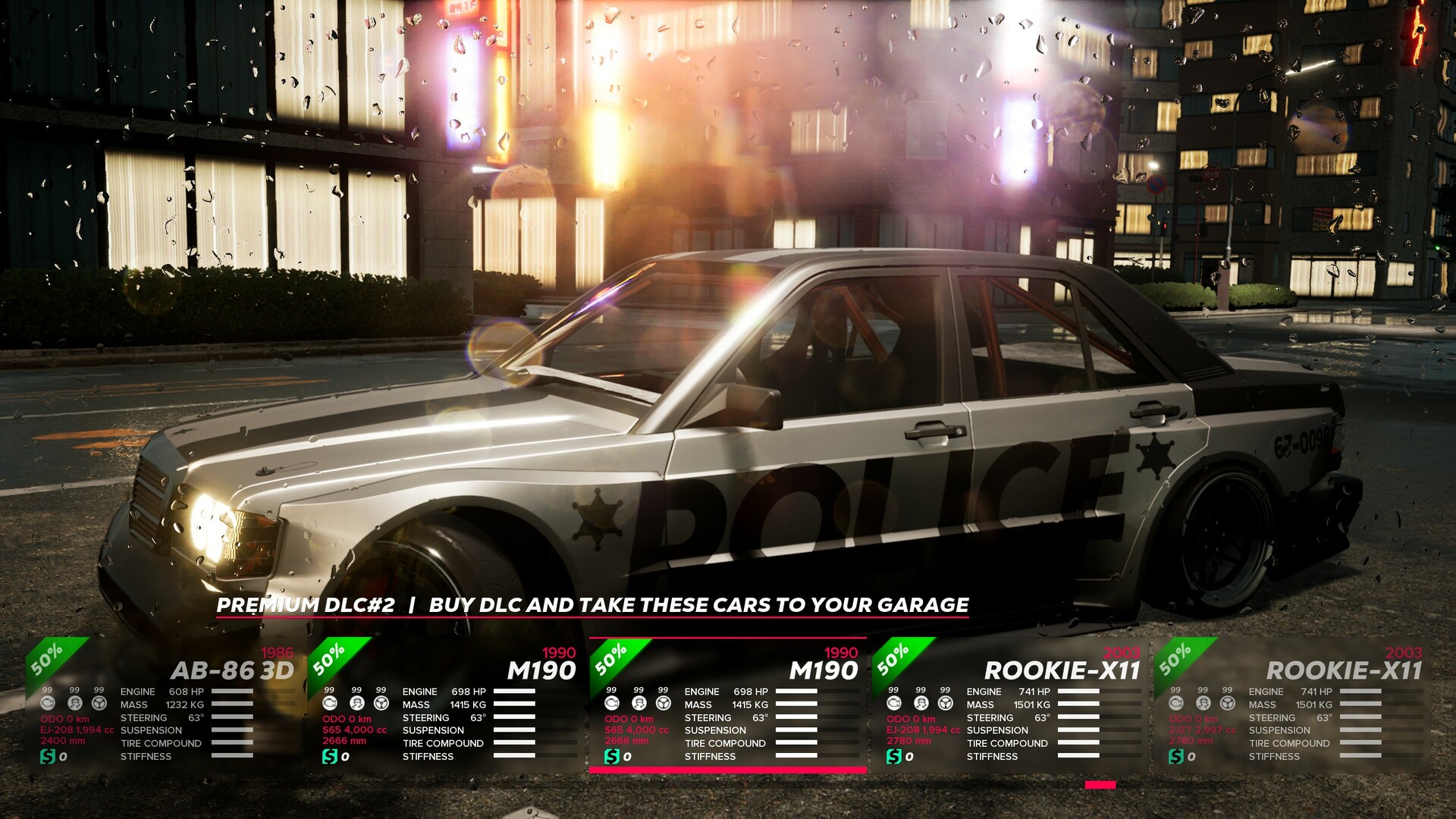1456x819 pixels.
Task: Select the S currency icon on the AB-86 3D card
Action: coord(49,757)
